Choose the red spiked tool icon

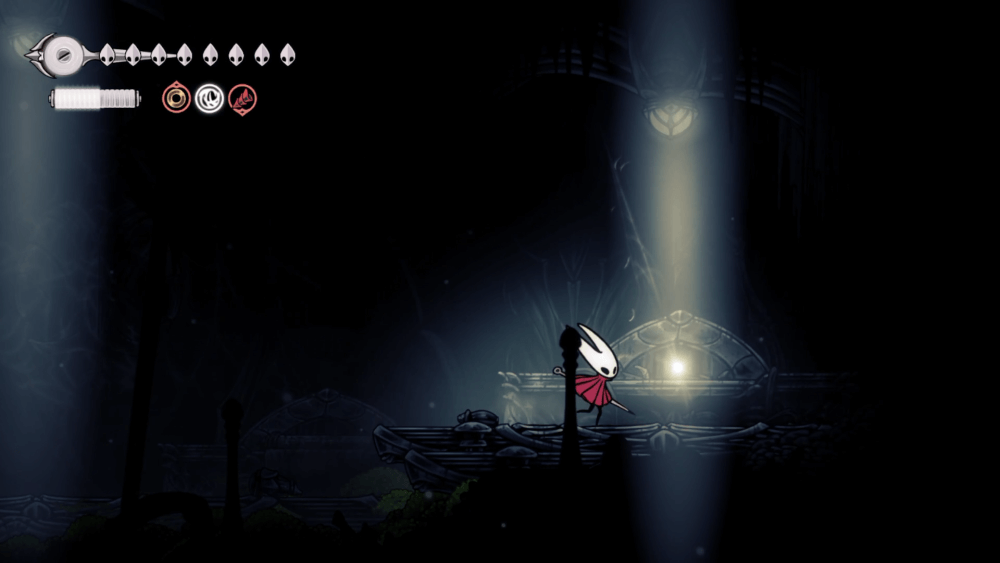(x=242, y=98)
